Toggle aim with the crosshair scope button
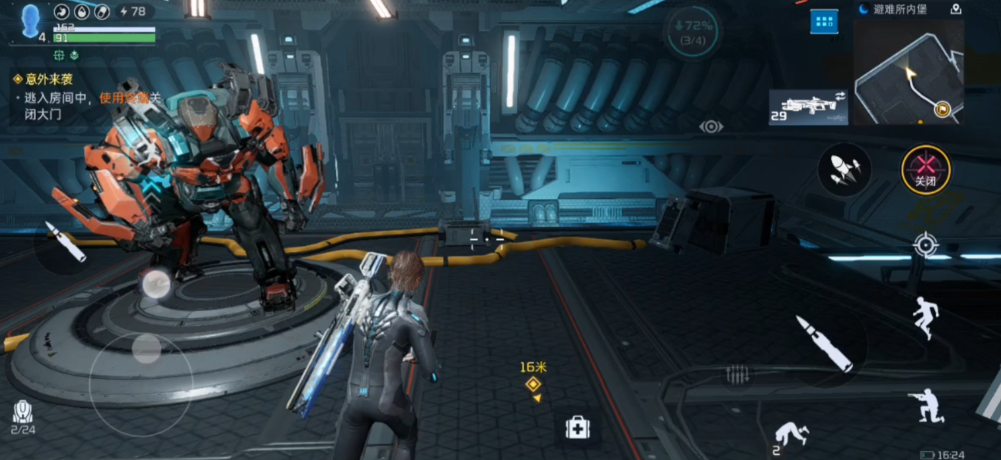Viewport: 1001px width, 460px height. tap(926, 245)
